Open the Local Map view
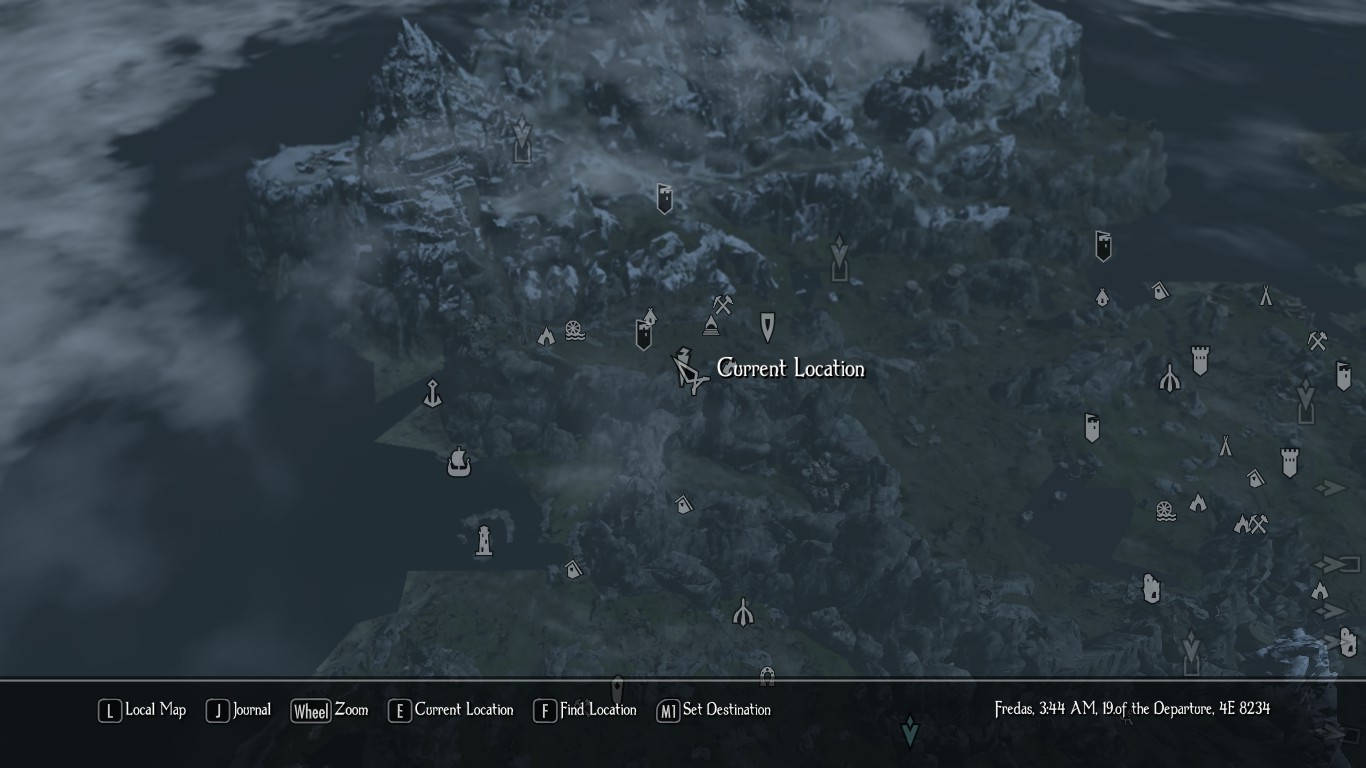 pyautogui.click(x=143, y=710)
